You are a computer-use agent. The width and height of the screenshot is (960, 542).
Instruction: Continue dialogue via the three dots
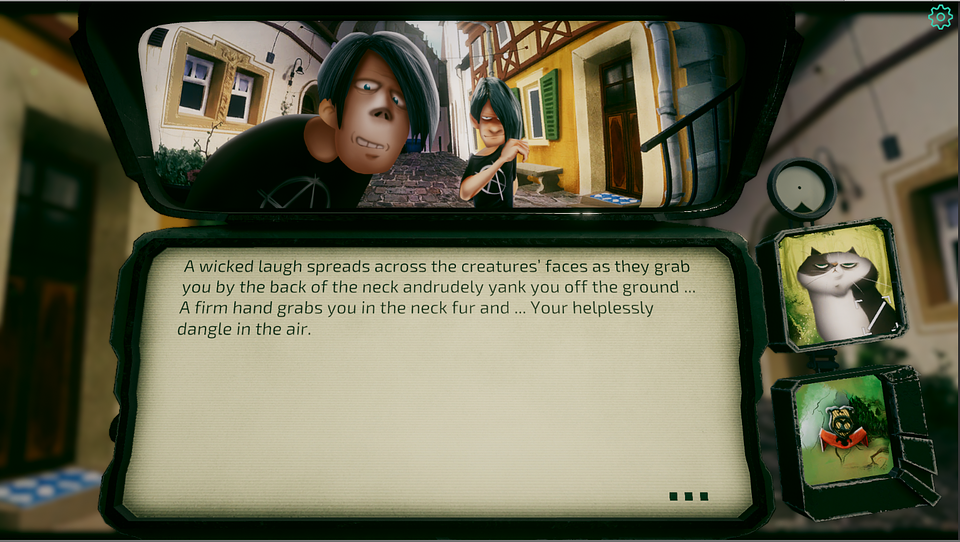pos(689,496)
